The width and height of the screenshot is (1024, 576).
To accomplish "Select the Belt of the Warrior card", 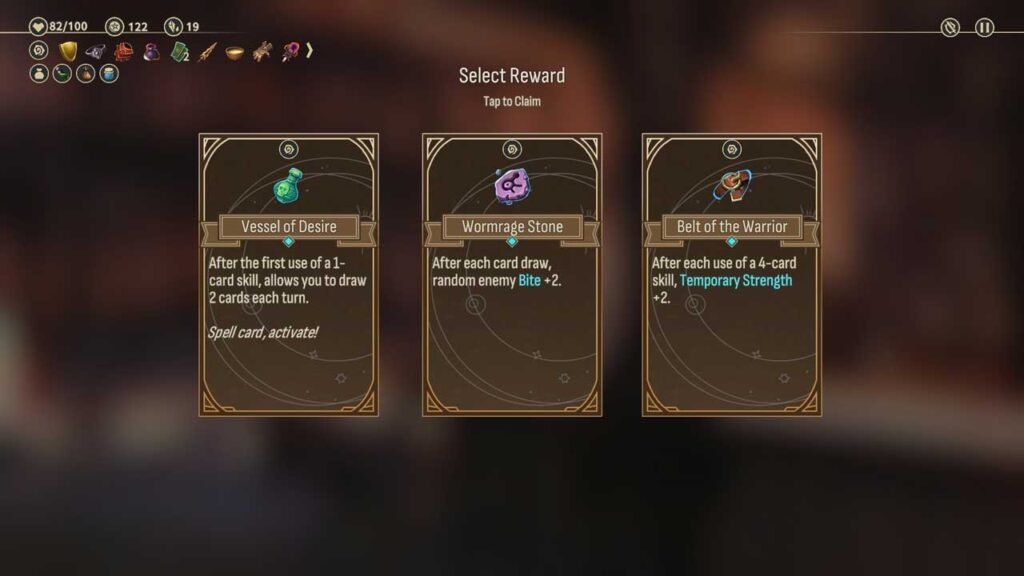I will click(731, 275).
